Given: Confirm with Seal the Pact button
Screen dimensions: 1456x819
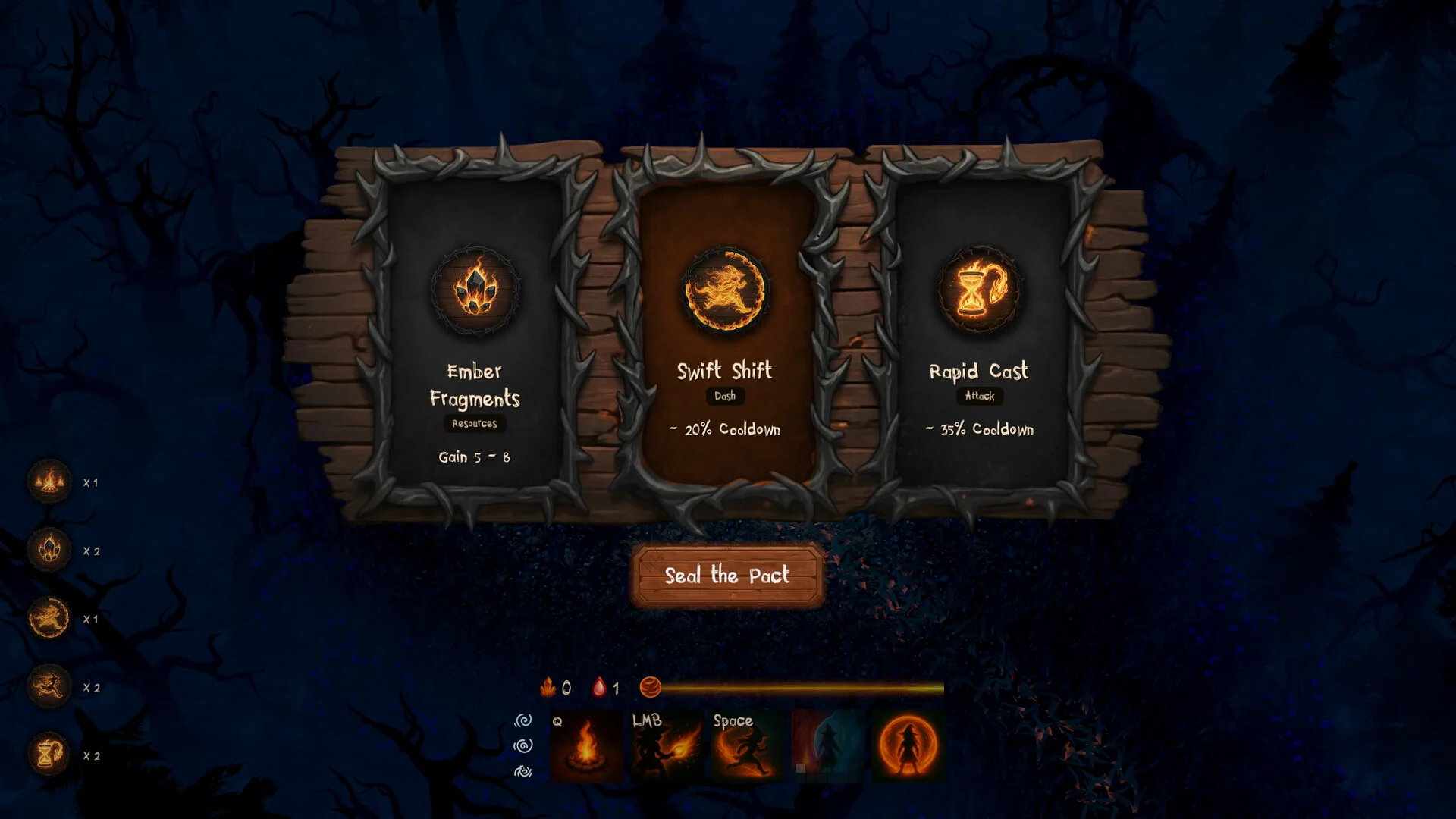Looking at the screenshot, I should (x=727, y=576).
